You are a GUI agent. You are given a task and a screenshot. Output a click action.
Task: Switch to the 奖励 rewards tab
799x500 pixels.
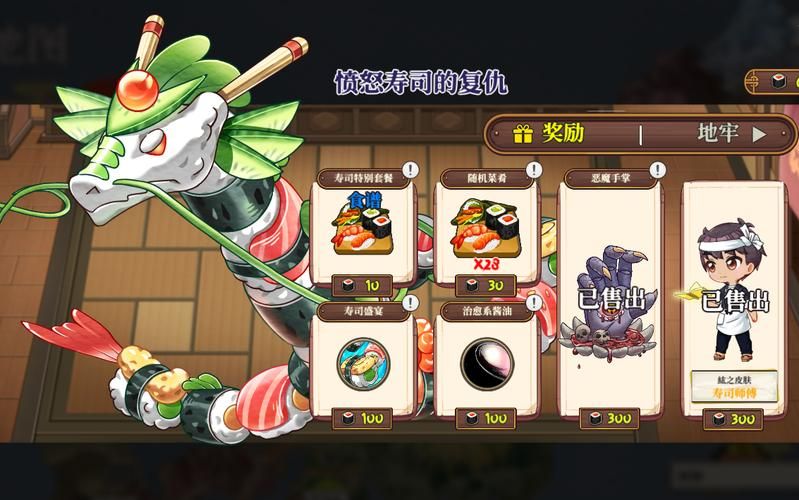coord(560,133)
